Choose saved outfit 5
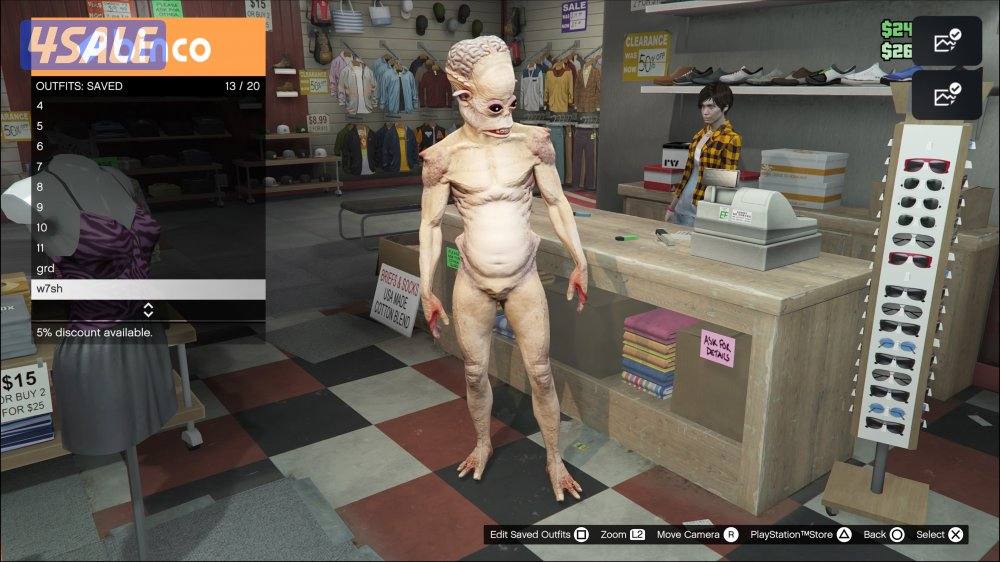The height and width of the screenshot is (562, 1000). click(148, 126)
